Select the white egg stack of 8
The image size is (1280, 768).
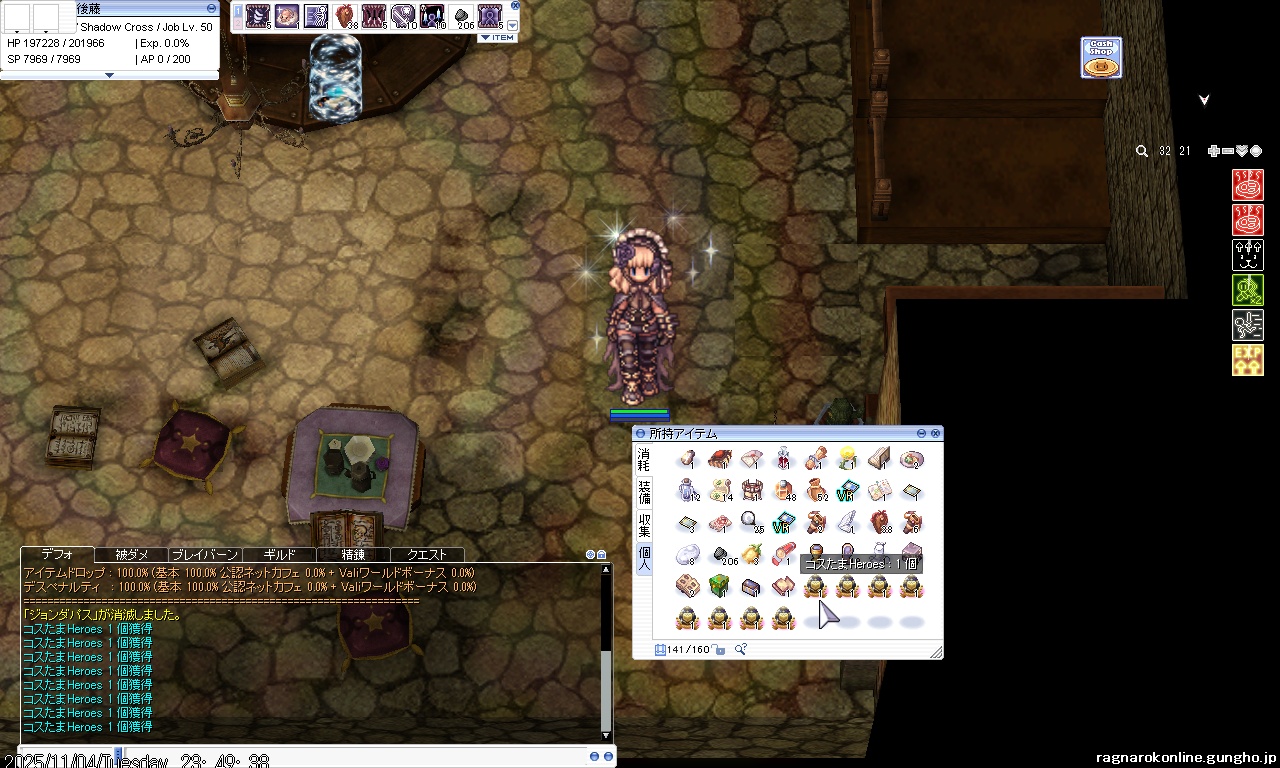coord(687,554)
